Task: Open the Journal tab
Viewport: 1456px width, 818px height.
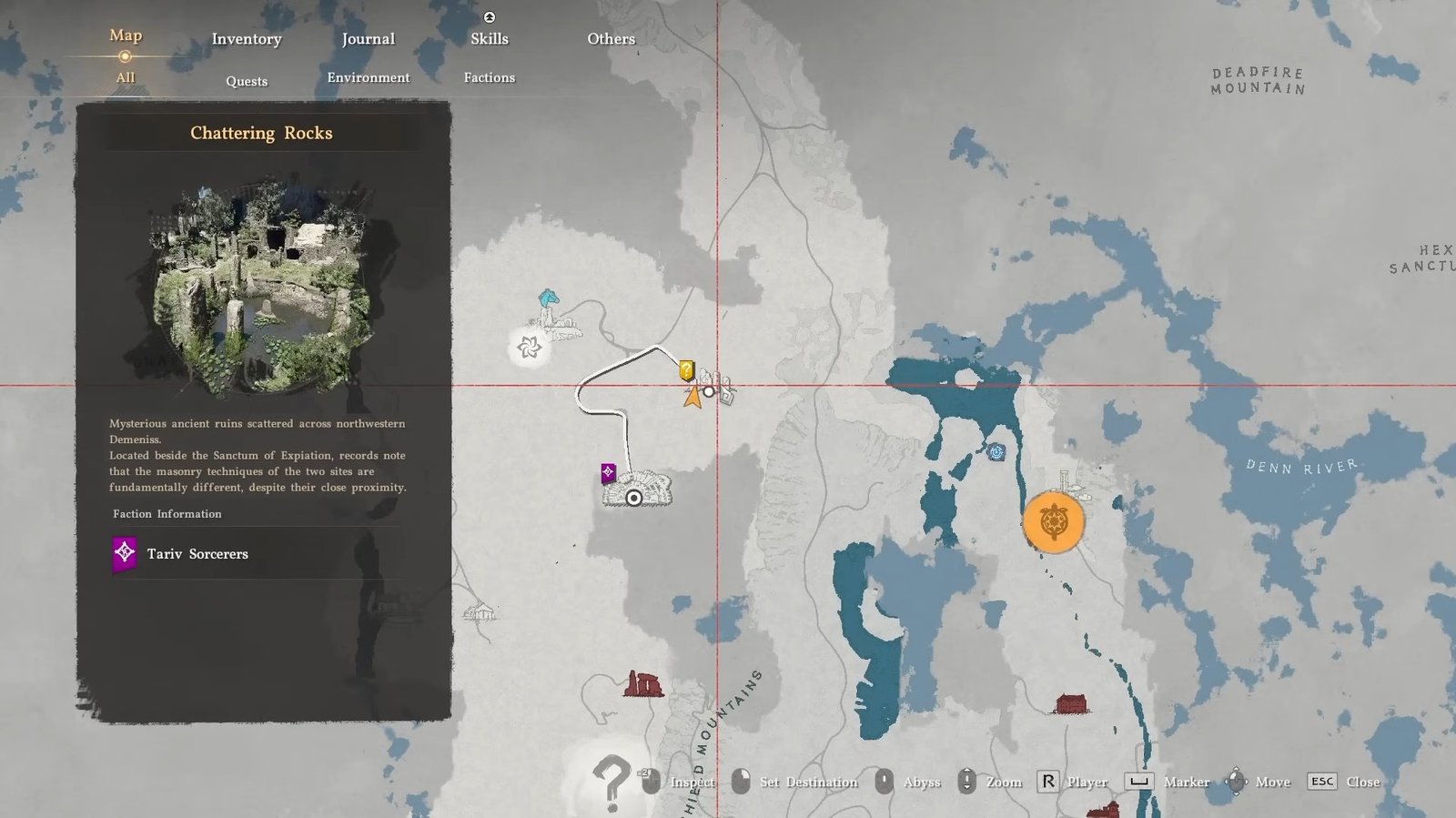Action: click(368, 39)
